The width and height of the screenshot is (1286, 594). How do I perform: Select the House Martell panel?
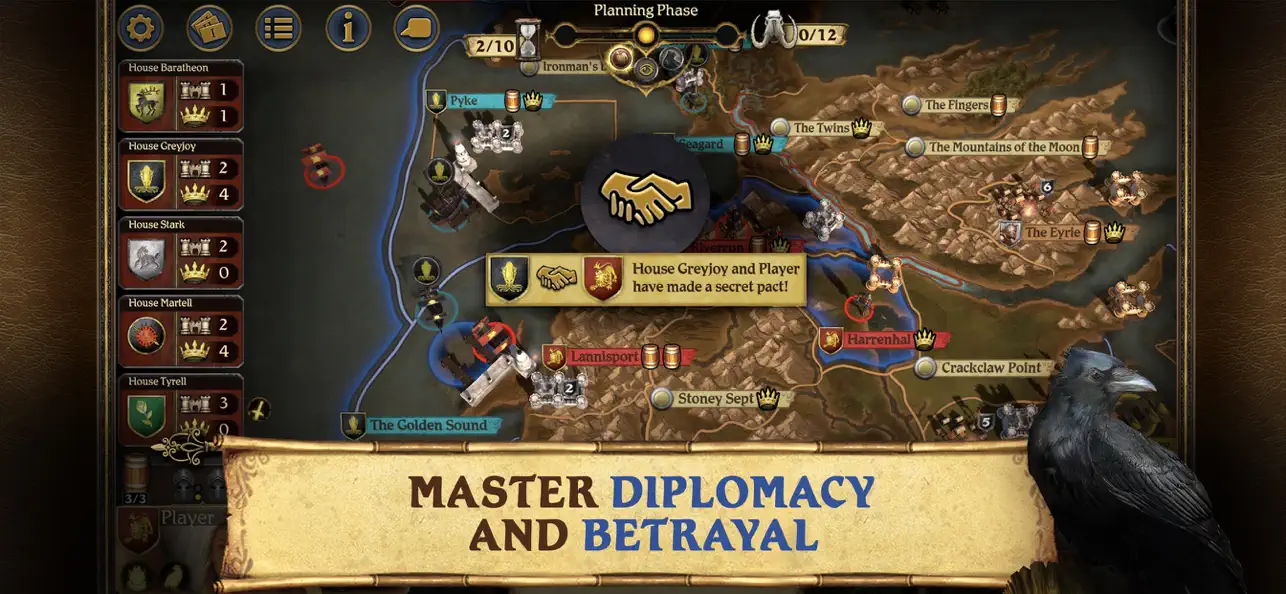tap(180, 331)
